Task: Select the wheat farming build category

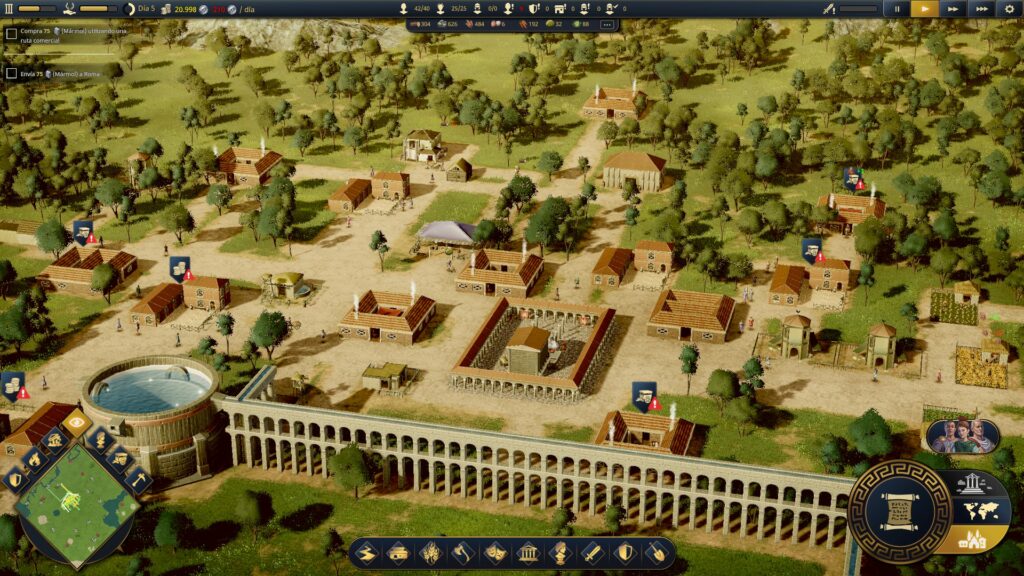Action: point(430,552)
